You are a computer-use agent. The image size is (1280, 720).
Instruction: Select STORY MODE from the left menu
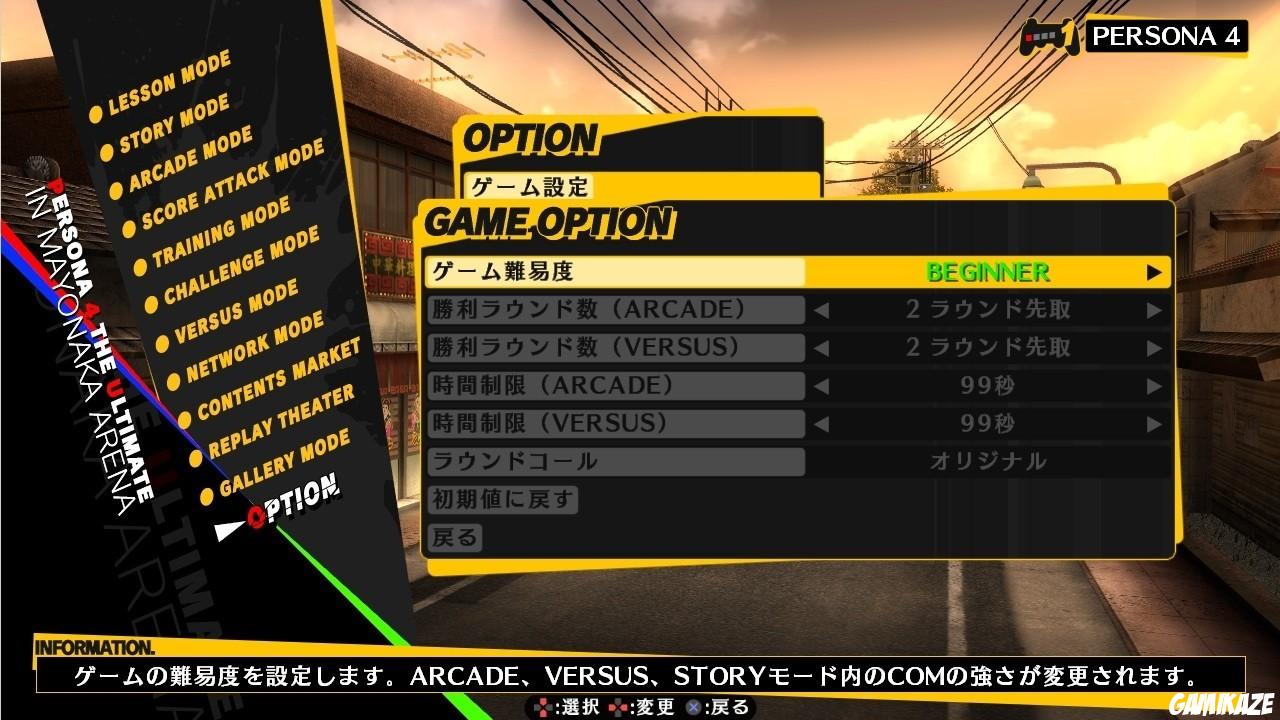(176, 124)
